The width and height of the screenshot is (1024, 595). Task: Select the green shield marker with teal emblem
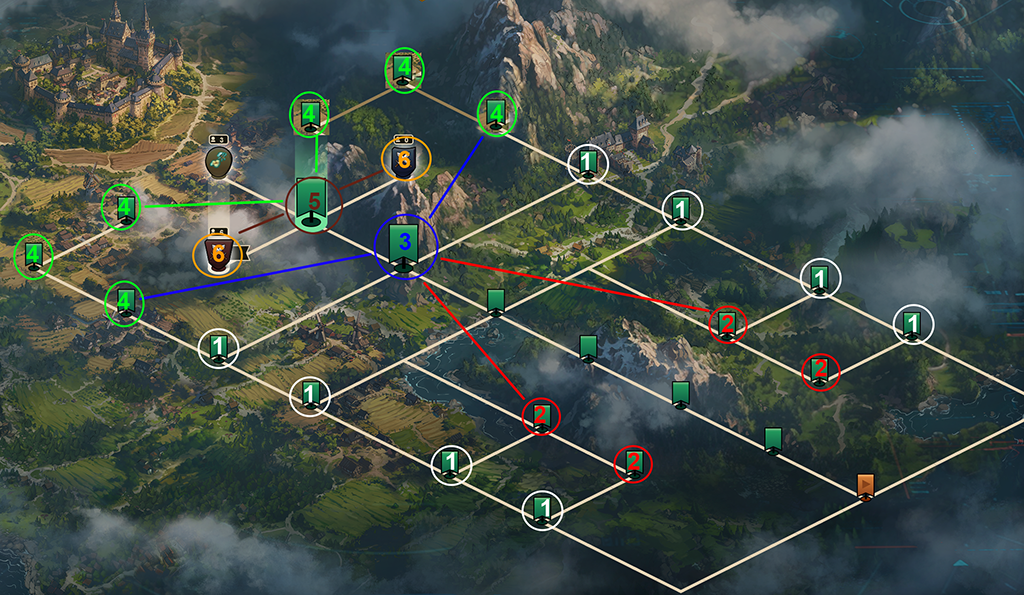[x=219, y=161]
